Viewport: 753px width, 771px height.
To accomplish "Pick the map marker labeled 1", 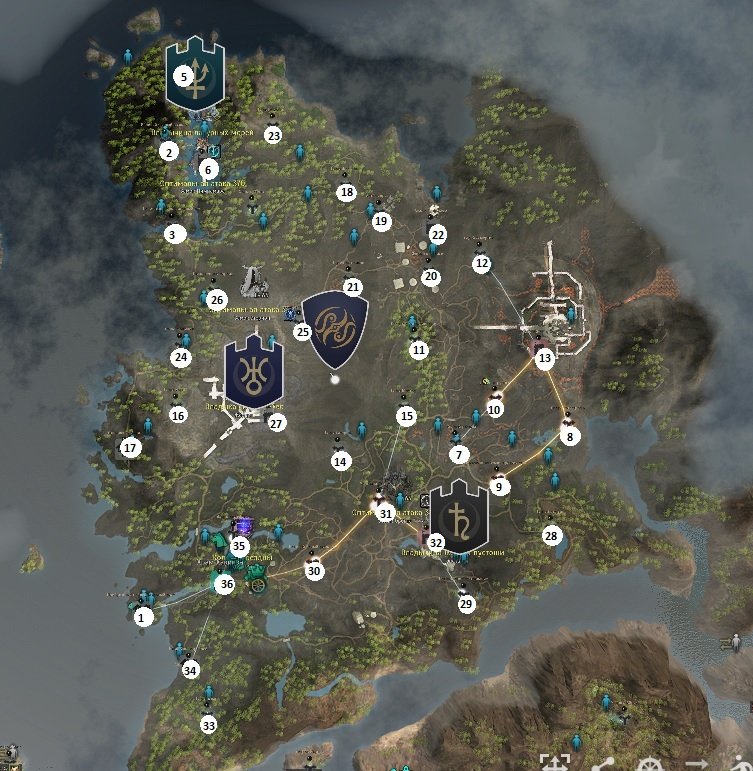I will 141,617.
